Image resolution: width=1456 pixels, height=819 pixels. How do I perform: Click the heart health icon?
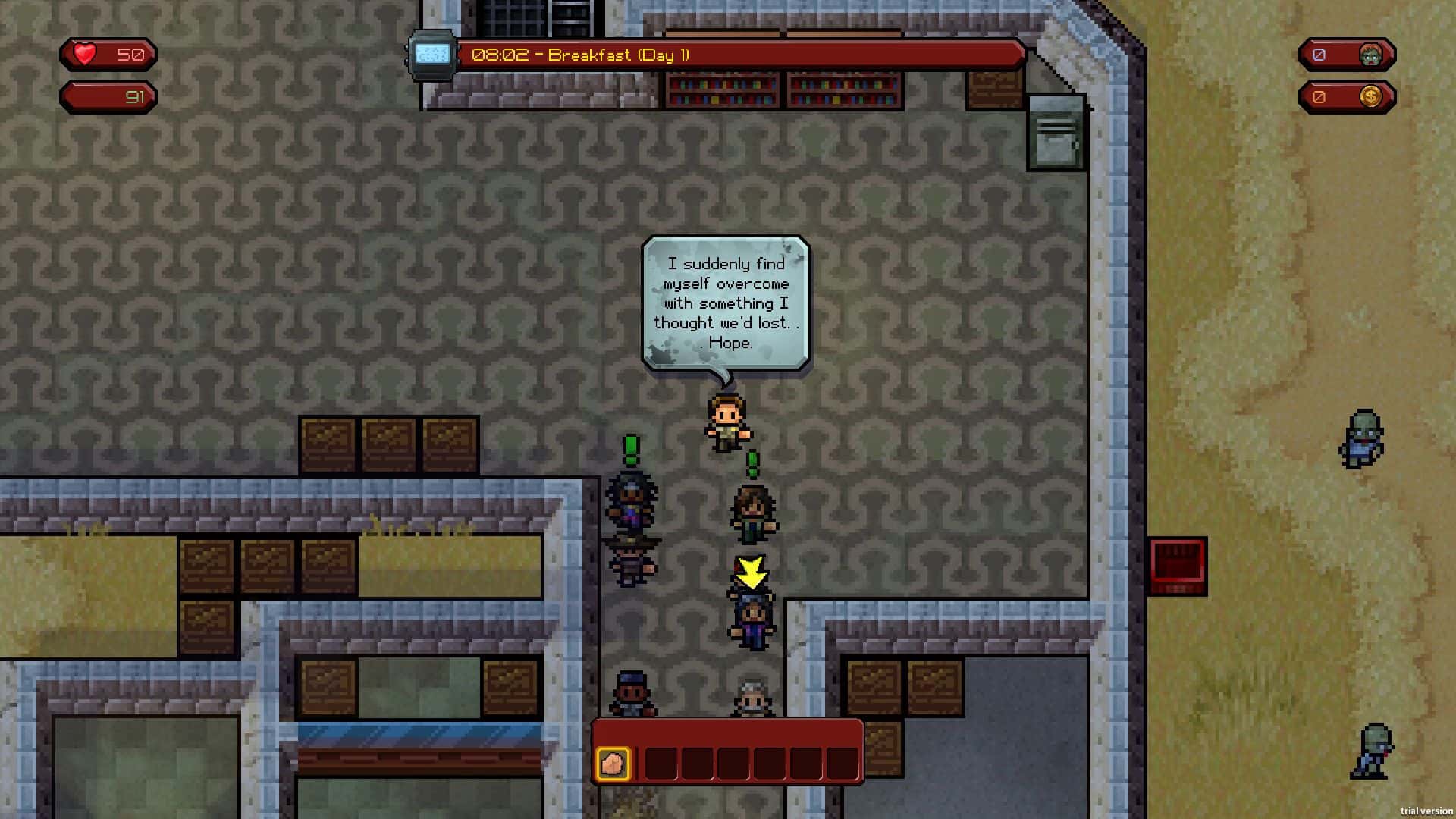(83, 54)
